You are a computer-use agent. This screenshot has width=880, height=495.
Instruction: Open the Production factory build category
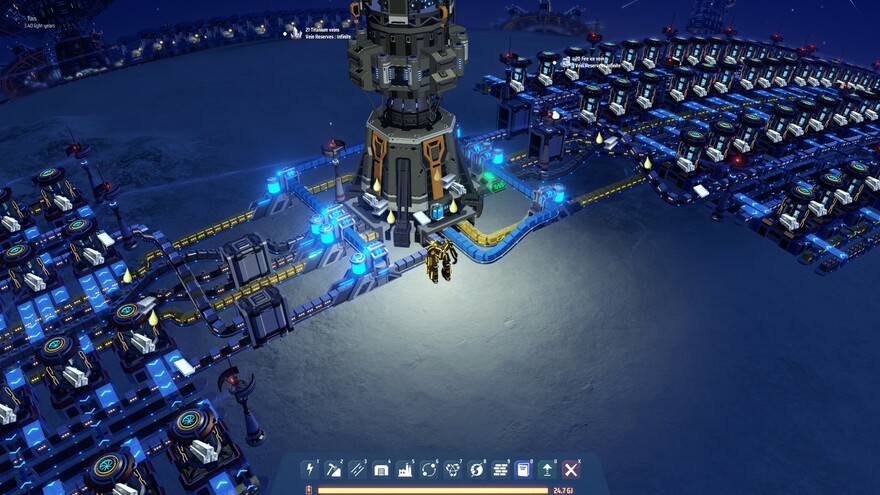point(405,469)
